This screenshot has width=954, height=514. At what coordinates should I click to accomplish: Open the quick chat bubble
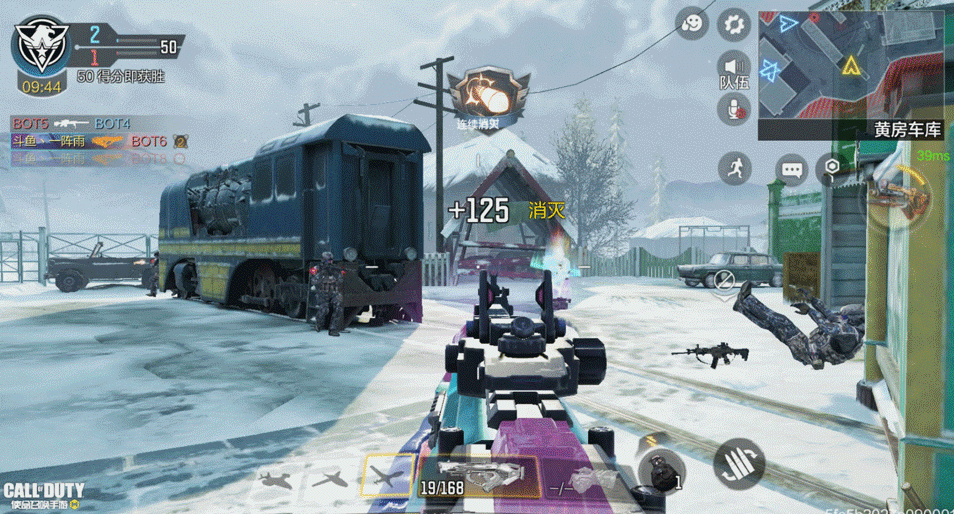[x=792, y=170]
